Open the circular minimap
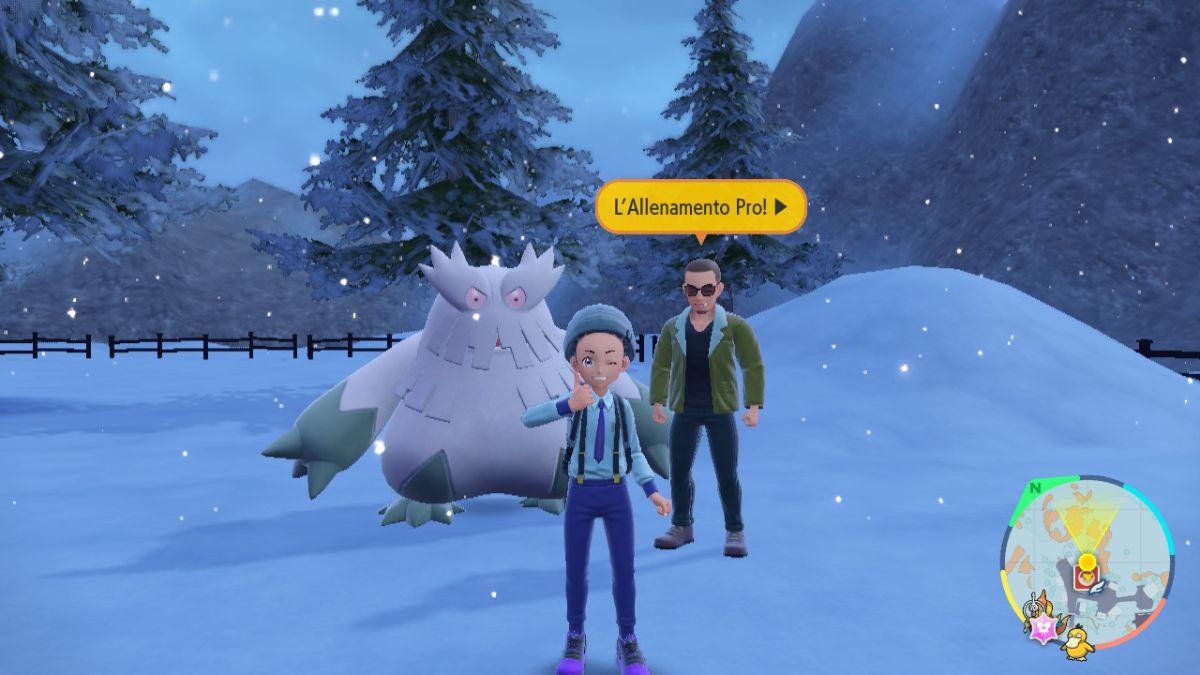The image size is (1200, 675). pyautogui.click(x=1086, y=562)
